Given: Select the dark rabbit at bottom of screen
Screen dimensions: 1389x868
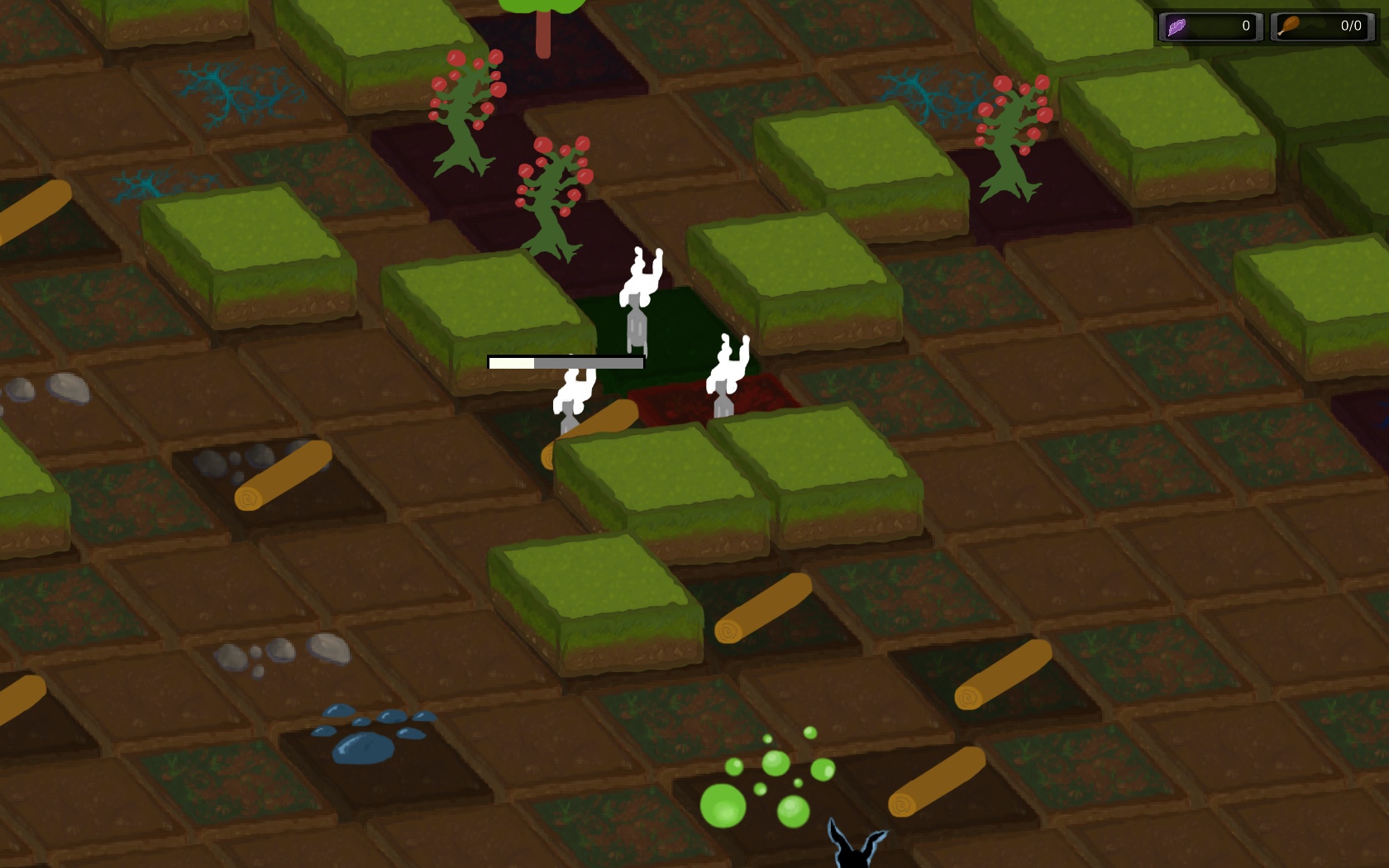Looking at the screenshot, I should tap(856, 851).
